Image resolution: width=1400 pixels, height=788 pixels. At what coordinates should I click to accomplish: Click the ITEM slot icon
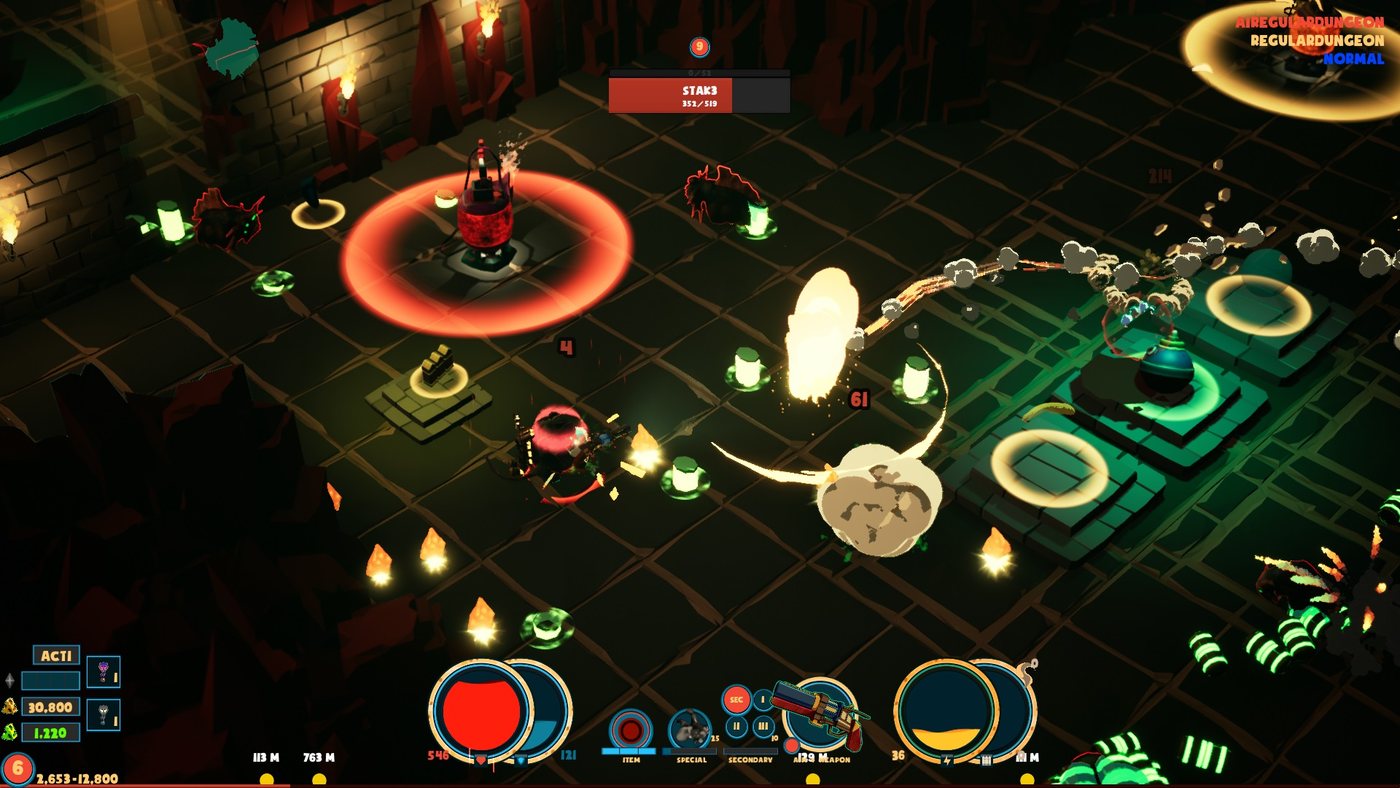point(630,730)
